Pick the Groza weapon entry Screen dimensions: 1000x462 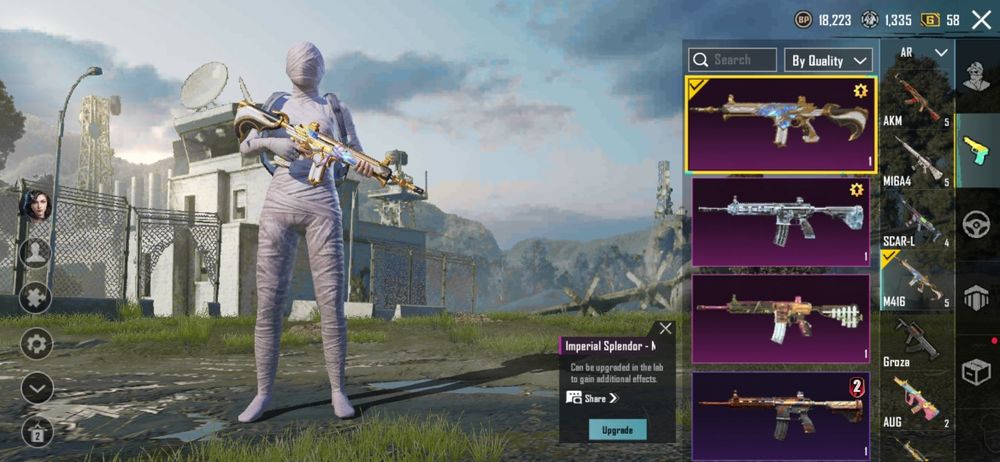[915, 342]
